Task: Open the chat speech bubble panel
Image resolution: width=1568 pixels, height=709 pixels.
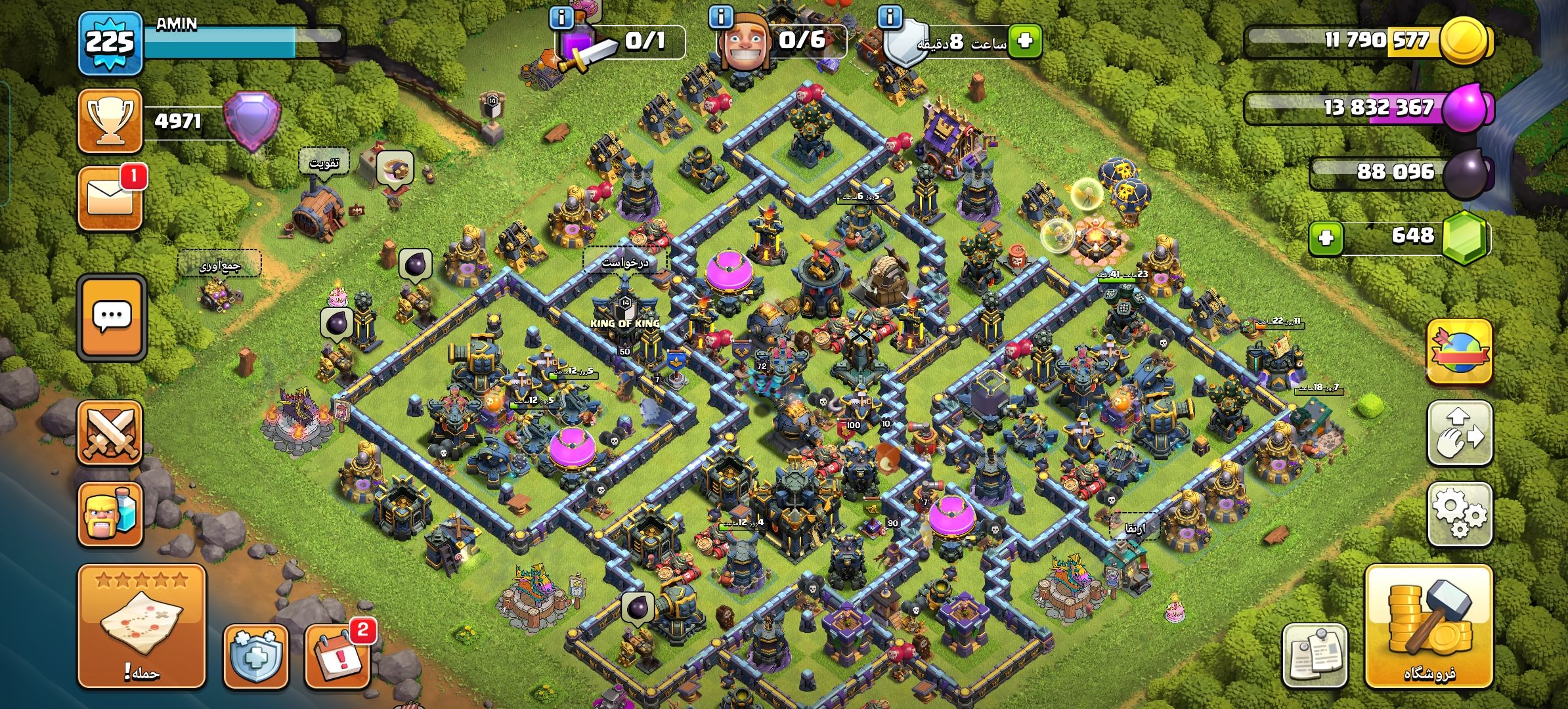Action: (111, 318)
